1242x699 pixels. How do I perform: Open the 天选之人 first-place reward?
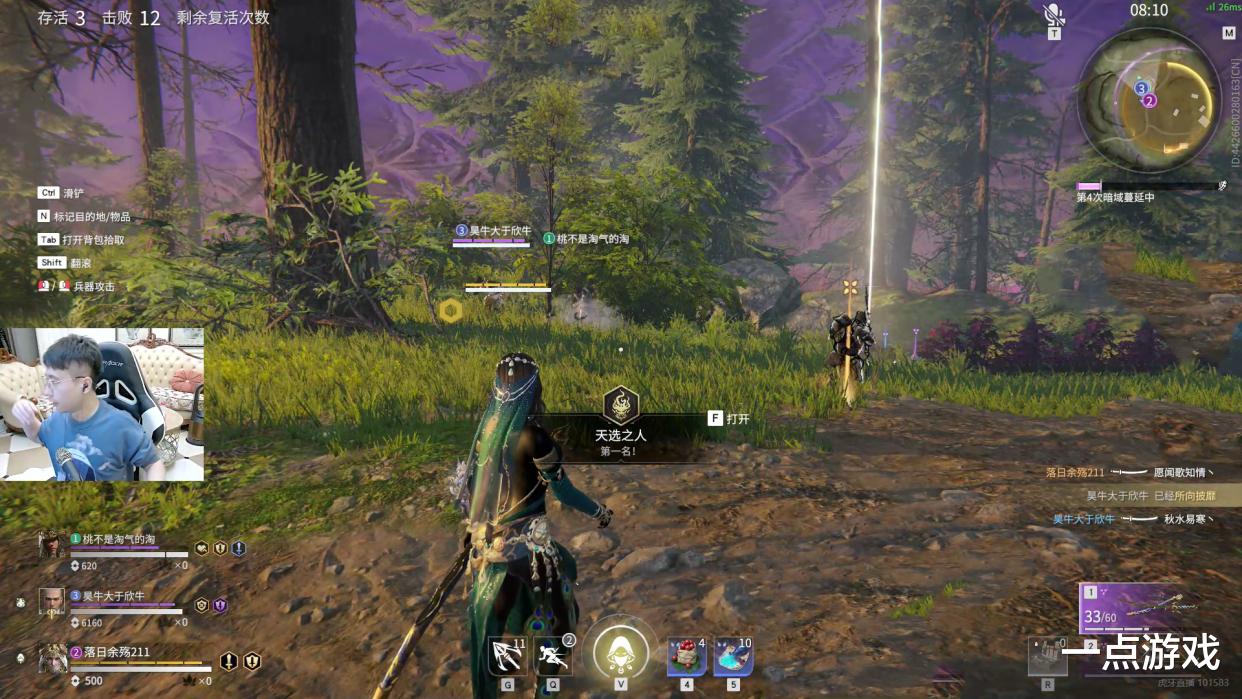621,406
